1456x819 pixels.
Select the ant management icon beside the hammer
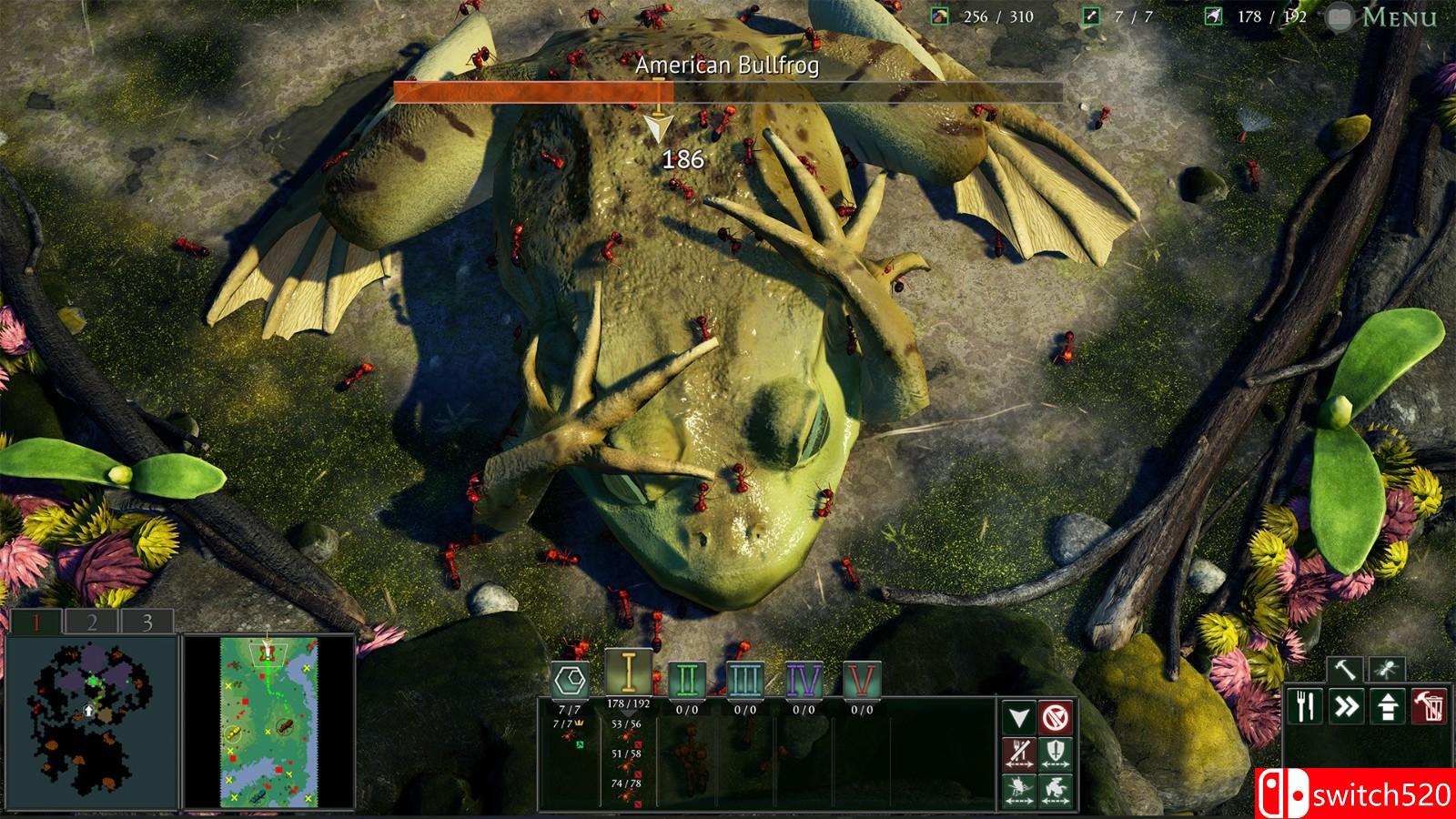click(x=1387, y=669)
